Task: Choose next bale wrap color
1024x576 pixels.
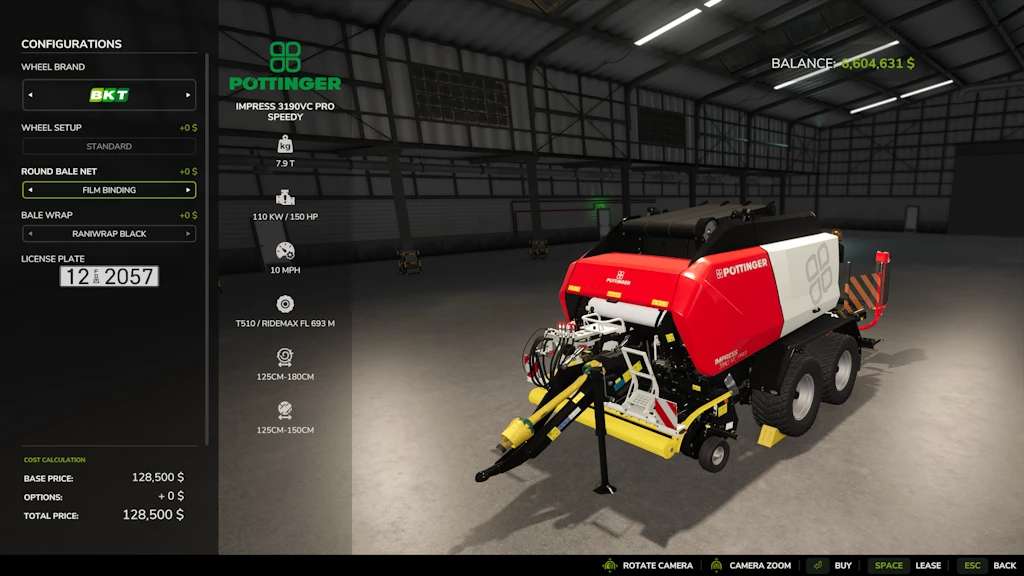Action: (188, 234)
